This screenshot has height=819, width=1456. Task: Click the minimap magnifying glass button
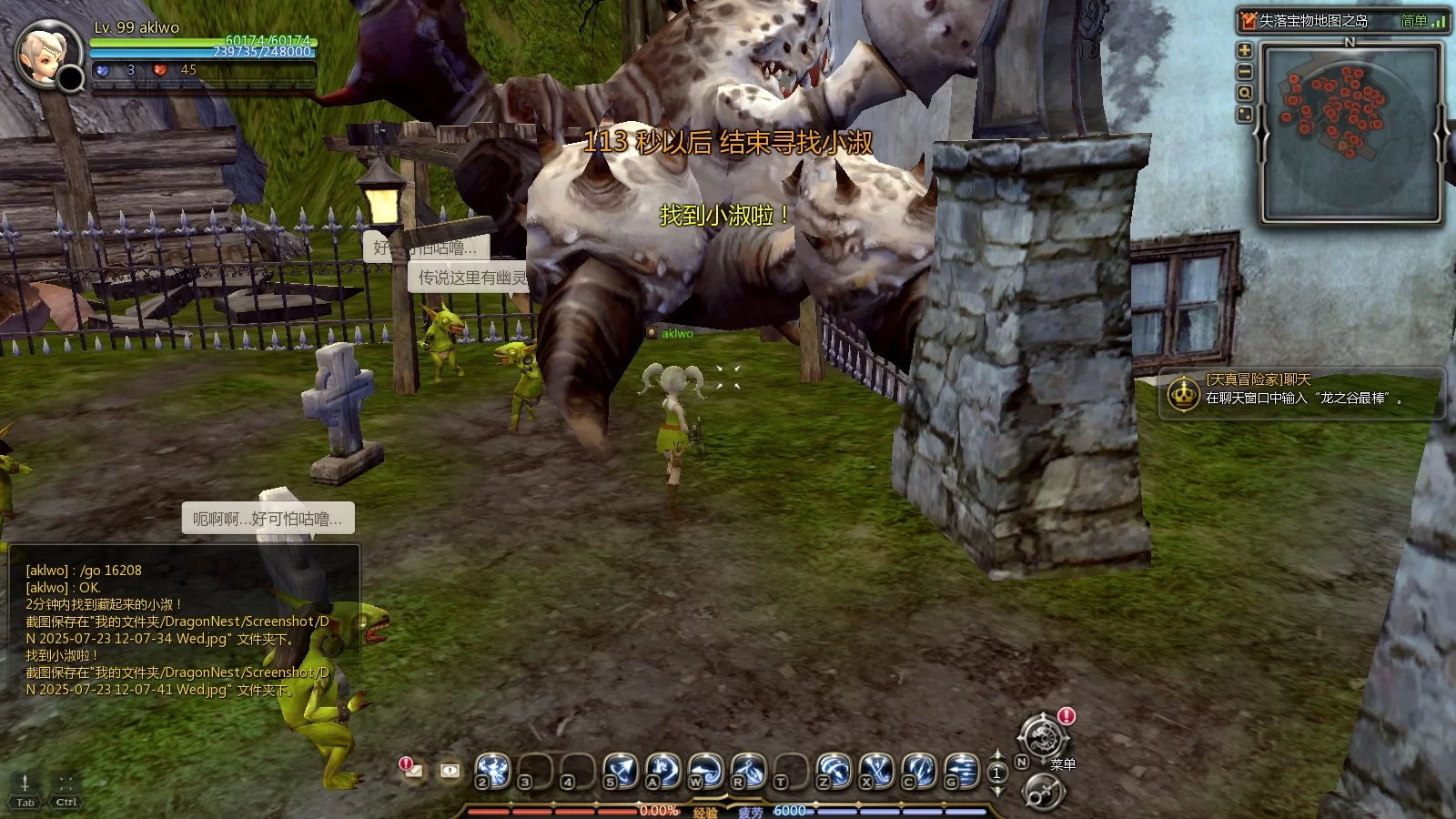click(x=1245, y=93)
